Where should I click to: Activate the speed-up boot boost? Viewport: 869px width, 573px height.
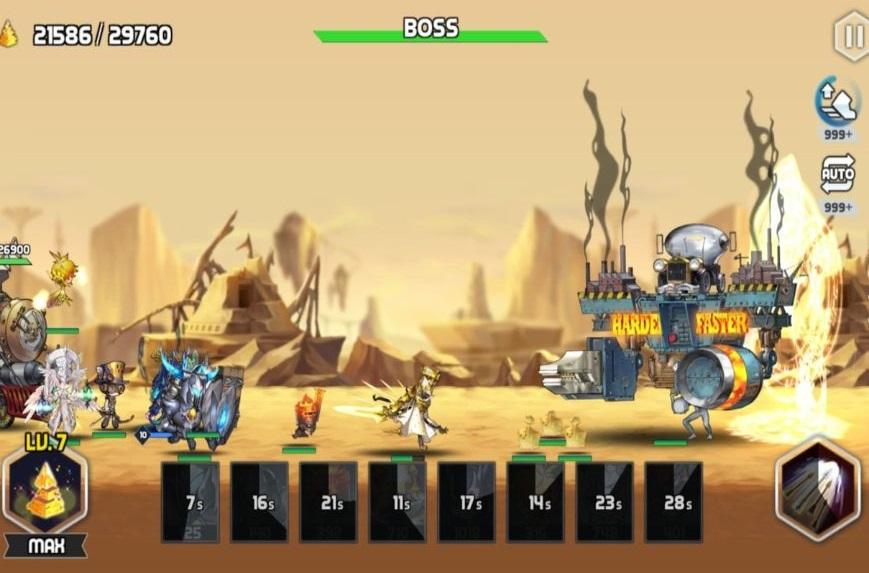(x=837, y=100)
